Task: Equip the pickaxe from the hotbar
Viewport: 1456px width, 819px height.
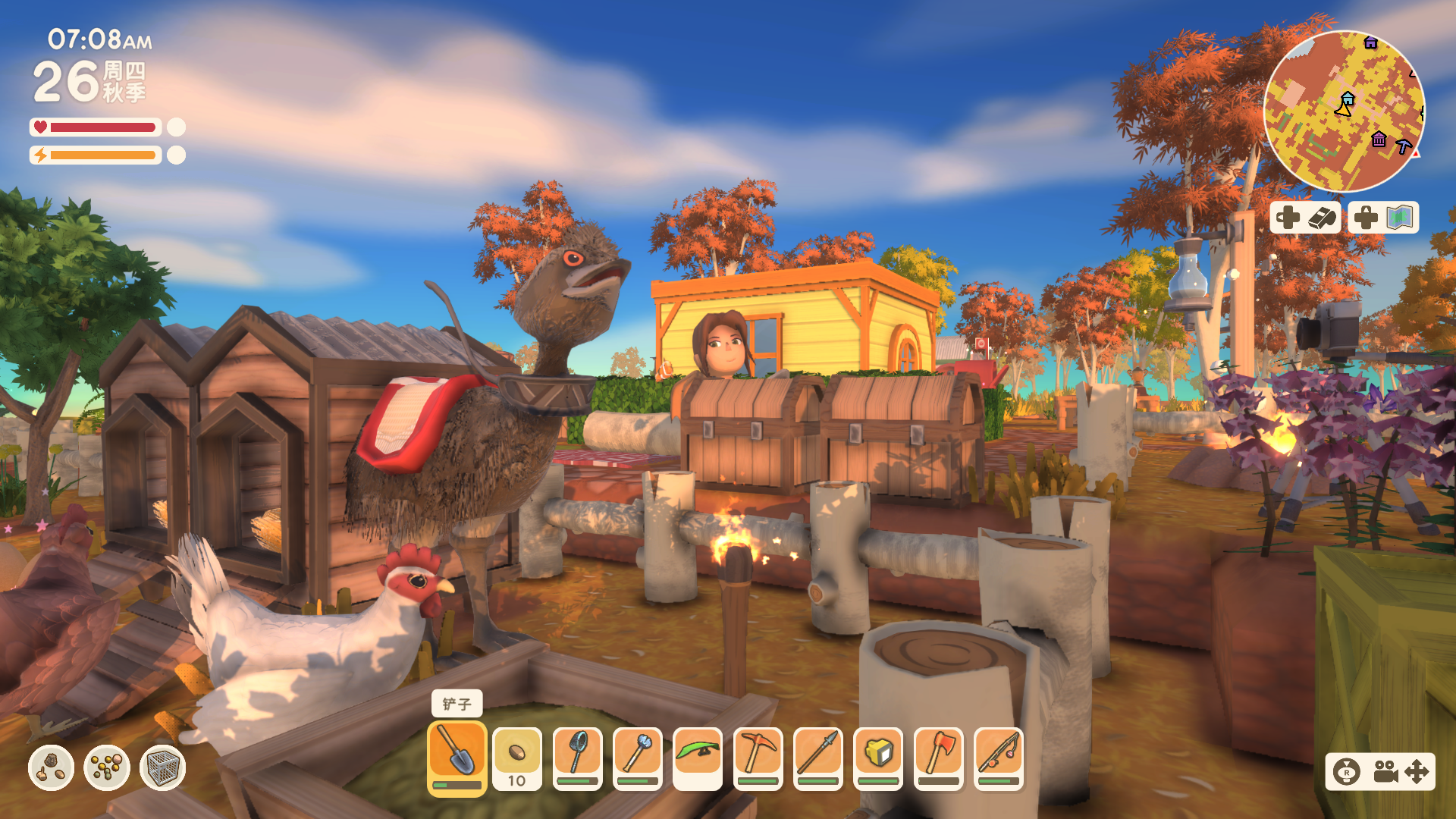Action: 758,756
